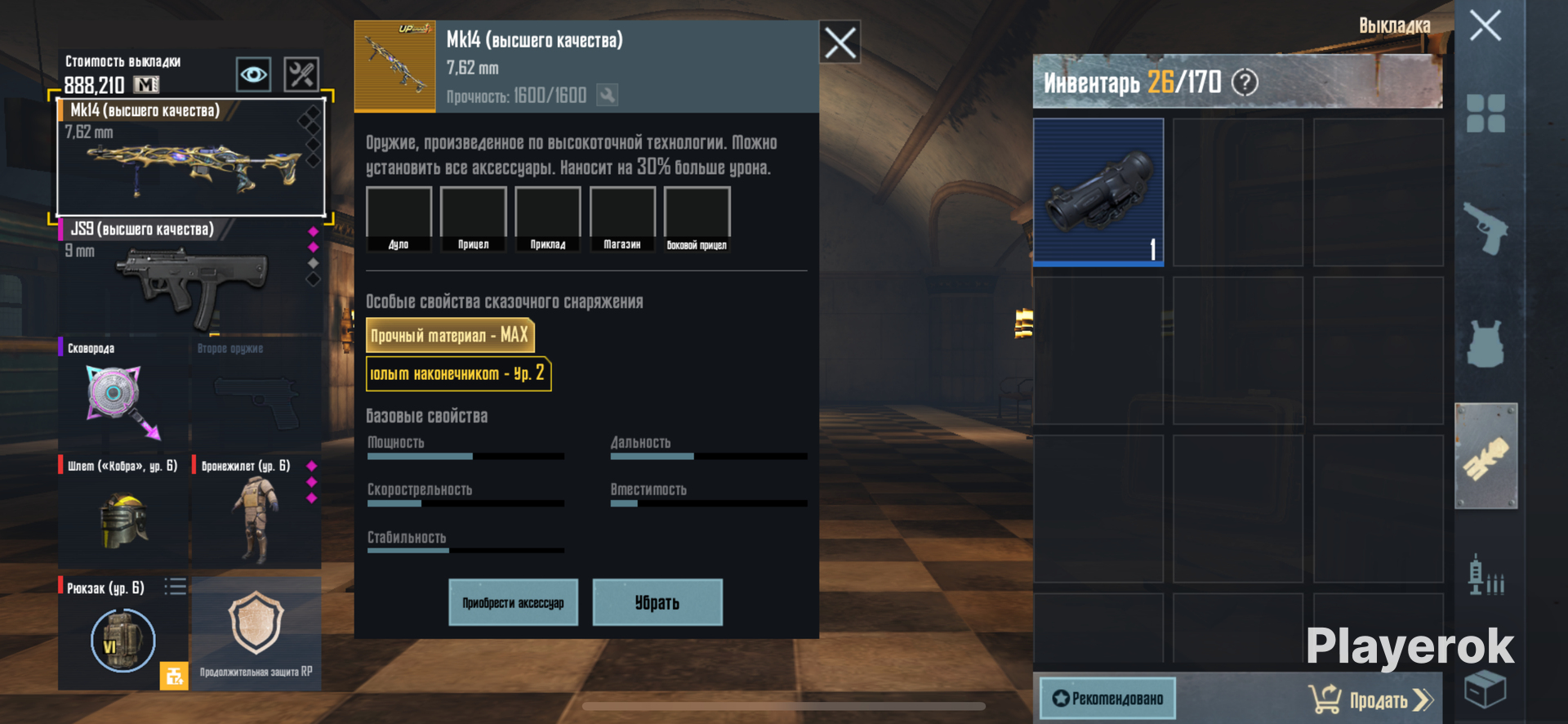Select the scope item in inventory
The height and width of the screenshot is (724, 1568).
point(1098,192)
